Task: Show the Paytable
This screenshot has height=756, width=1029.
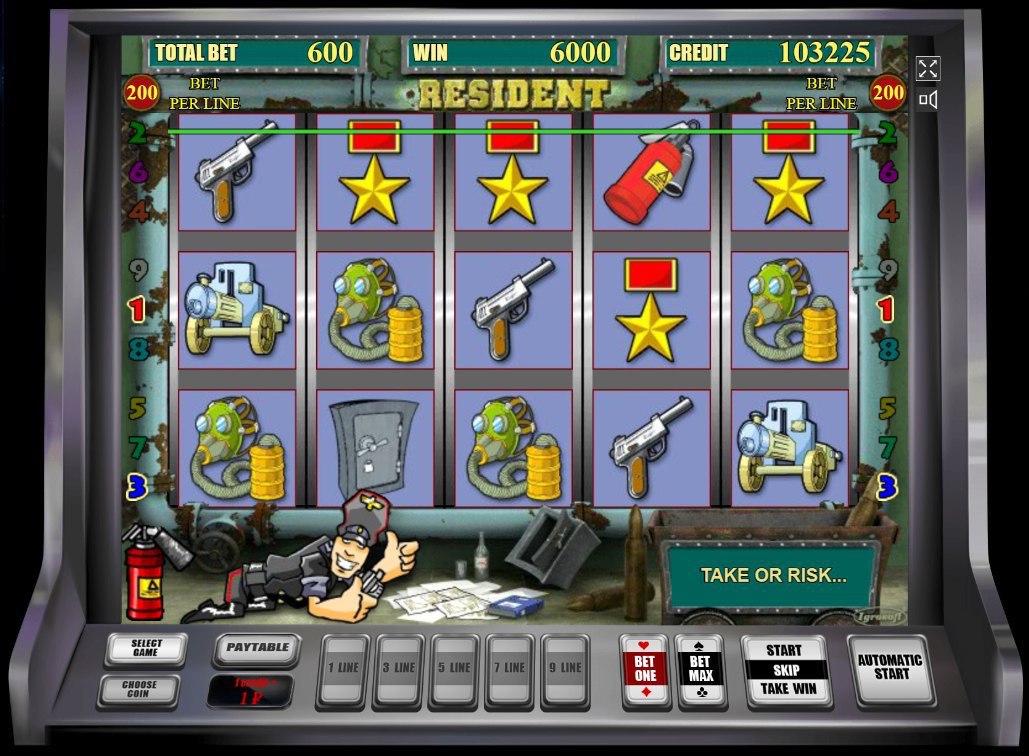Action: point(257,648)
